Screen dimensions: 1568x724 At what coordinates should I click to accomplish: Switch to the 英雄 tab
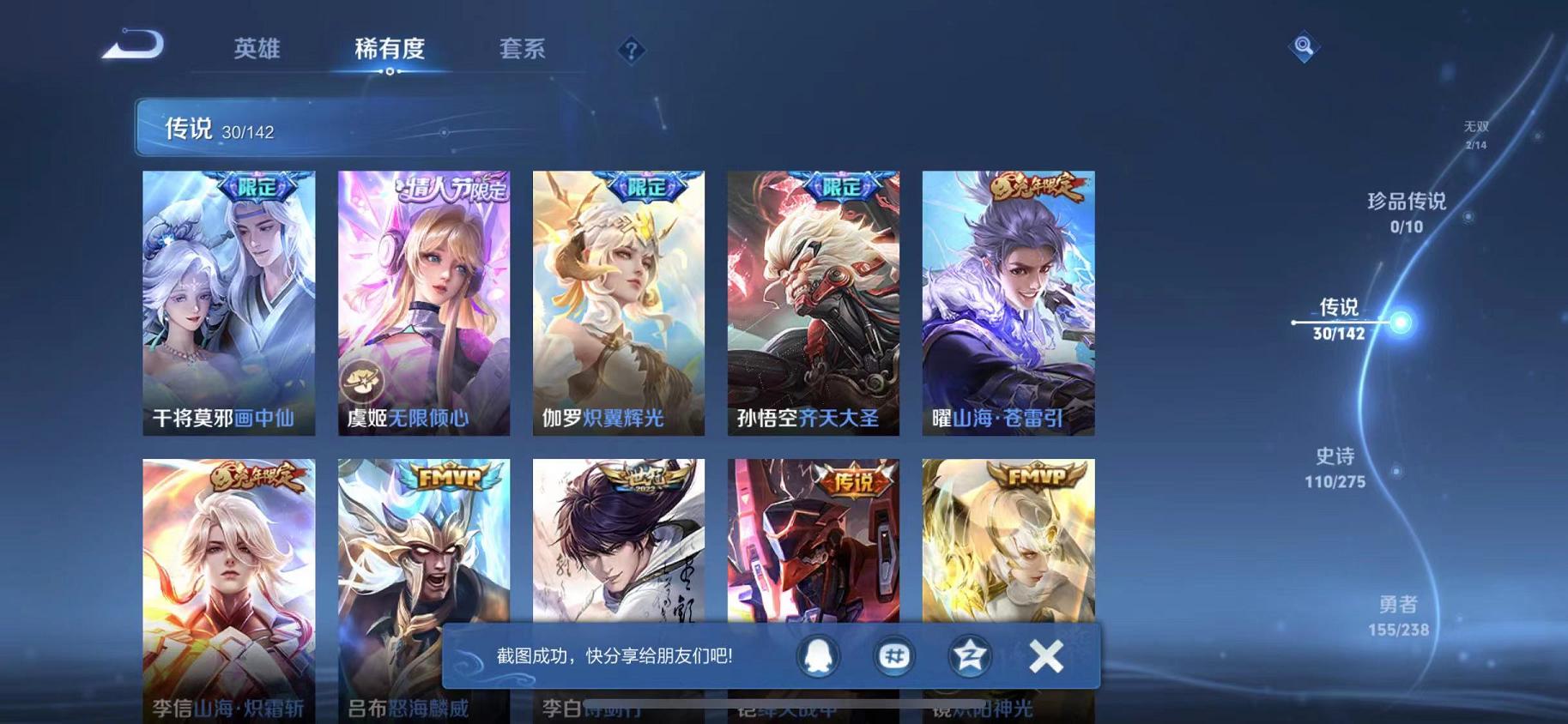[x=255, y=49]
